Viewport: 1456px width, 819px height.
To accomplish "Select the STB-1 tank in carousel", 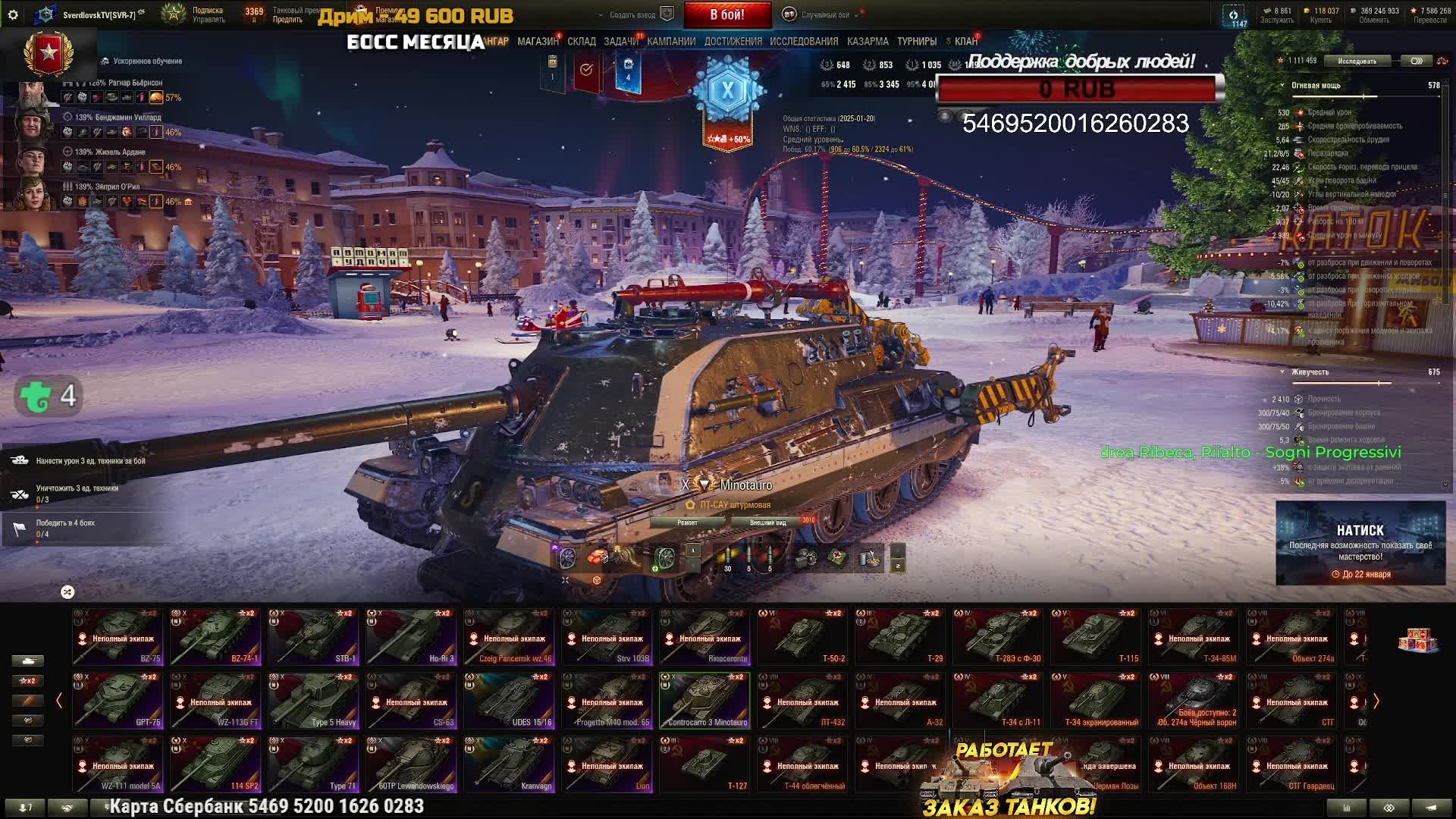I will coord(313,637).
